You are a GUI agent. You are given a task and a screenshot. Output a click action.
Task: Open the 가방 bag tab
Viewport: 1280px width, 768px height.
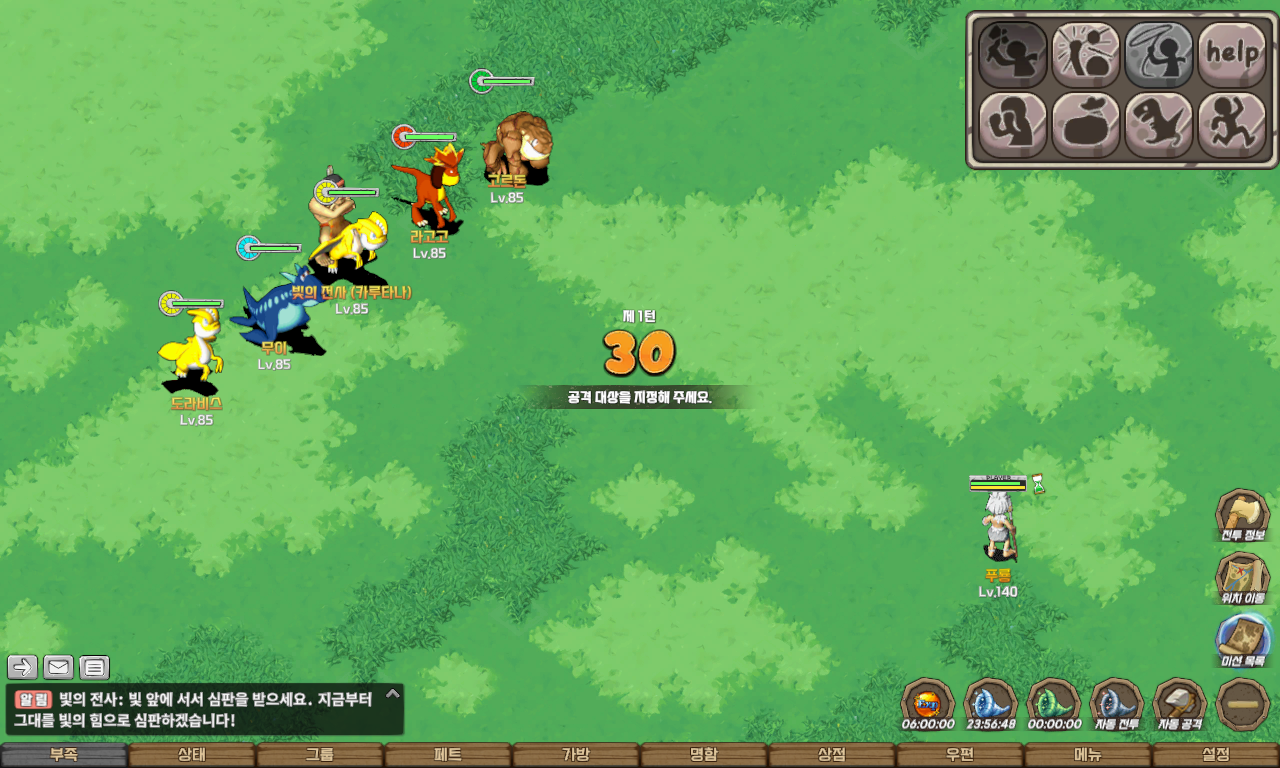575,755
